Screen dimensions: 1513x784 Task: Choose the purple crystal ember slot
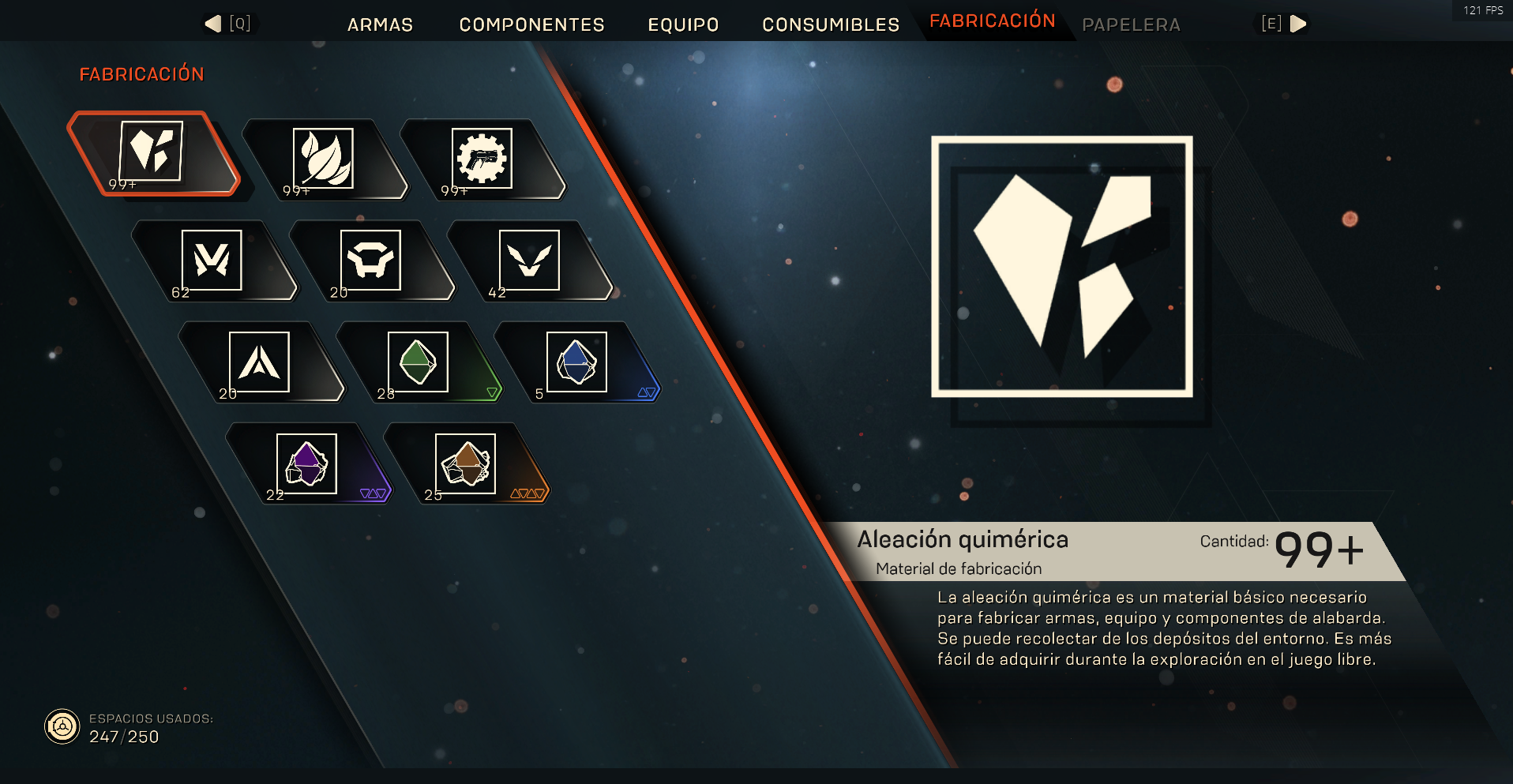click(307, 463)
